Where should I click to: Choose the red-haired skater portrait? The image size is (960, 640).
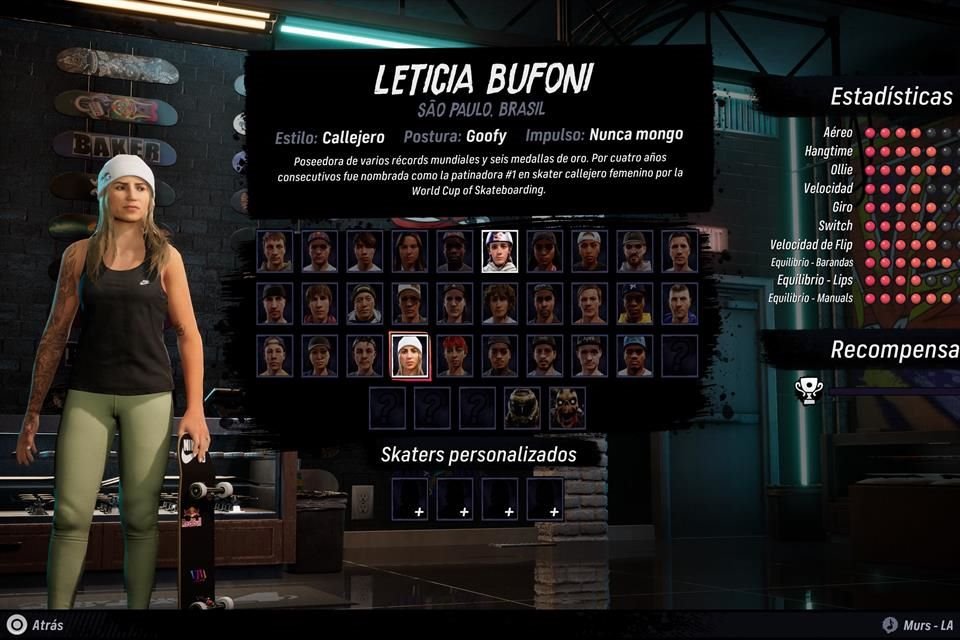tap(455, 356)
